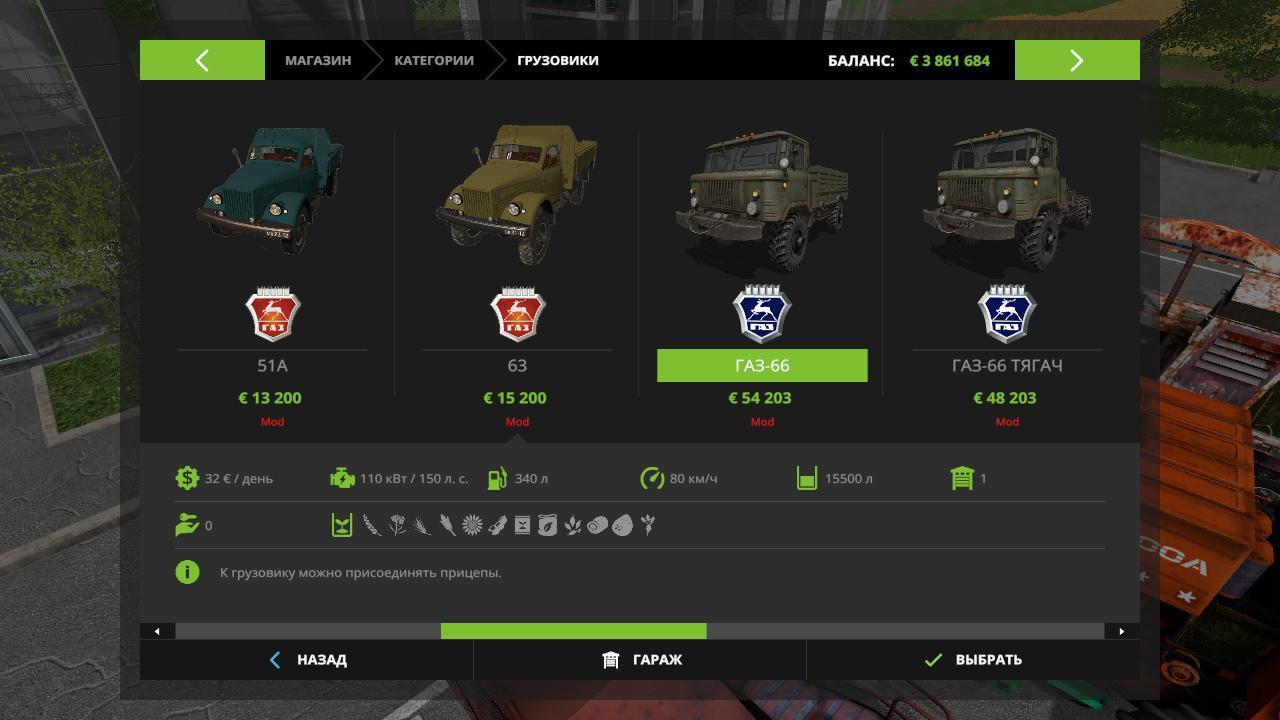Image resolution: width=1280 pixels, height=720 pixels.
Task: Click the scrollbar's right arrow
Action: (x=1121, y=631)
